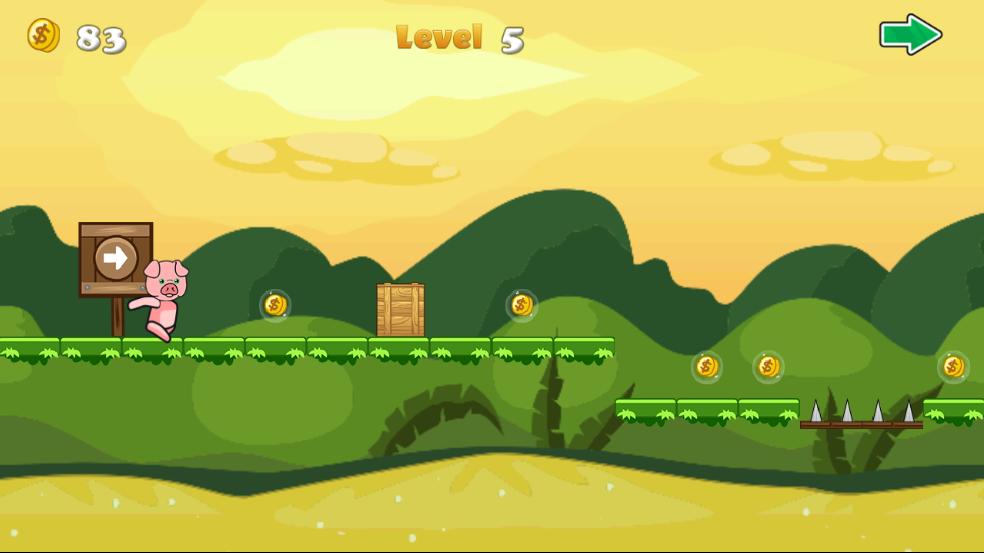Screen dimensions: 984x553
Task: Click the green arrow button
Action: [910, 35]
